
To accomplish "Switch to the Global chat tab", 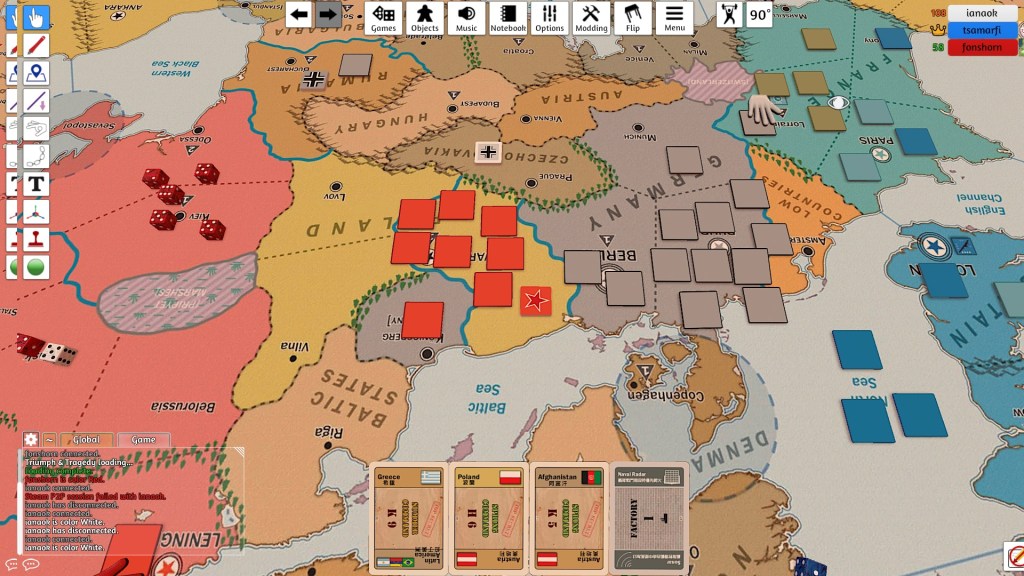I will [x=86, y=440].
